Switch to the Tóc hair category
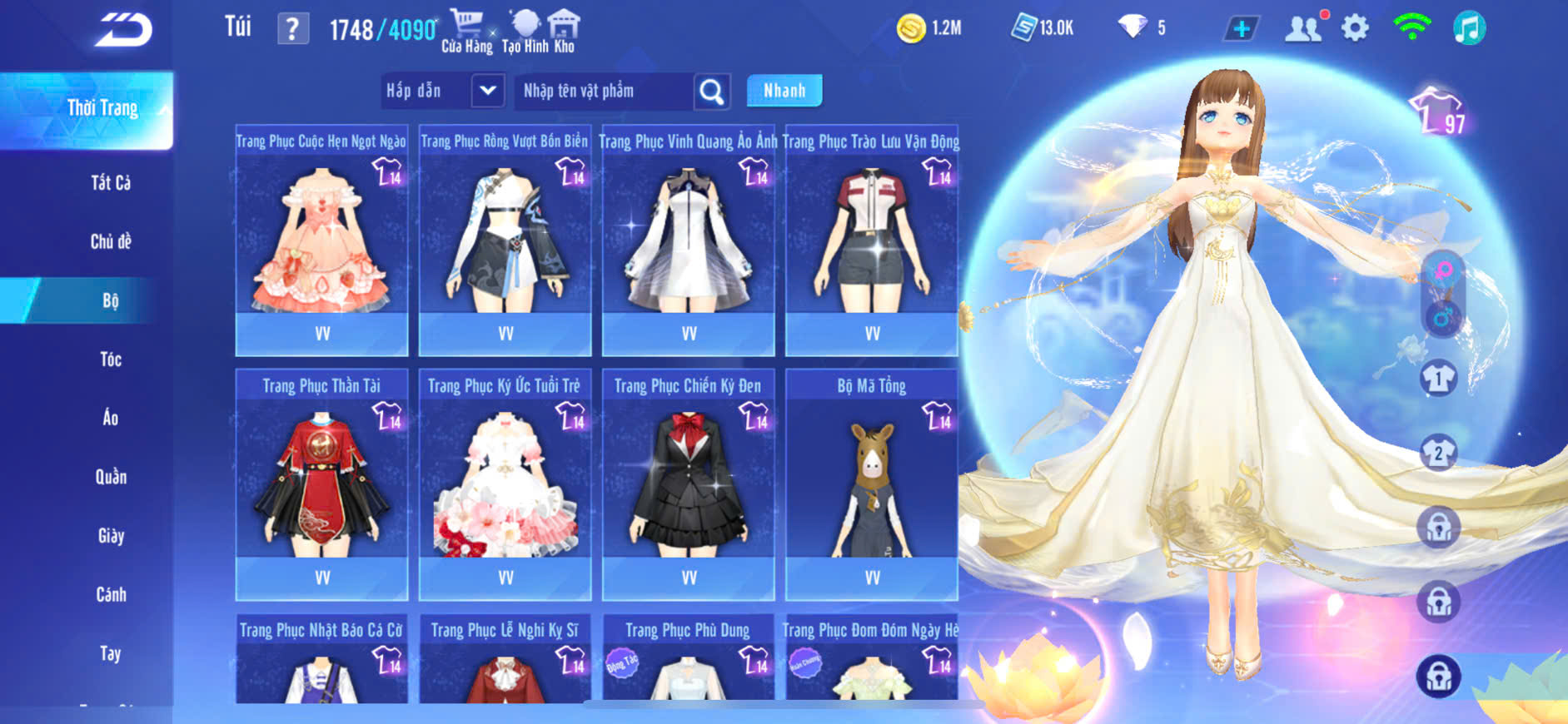This screenshot has height=724, width=1568. (x=111, y=360)
